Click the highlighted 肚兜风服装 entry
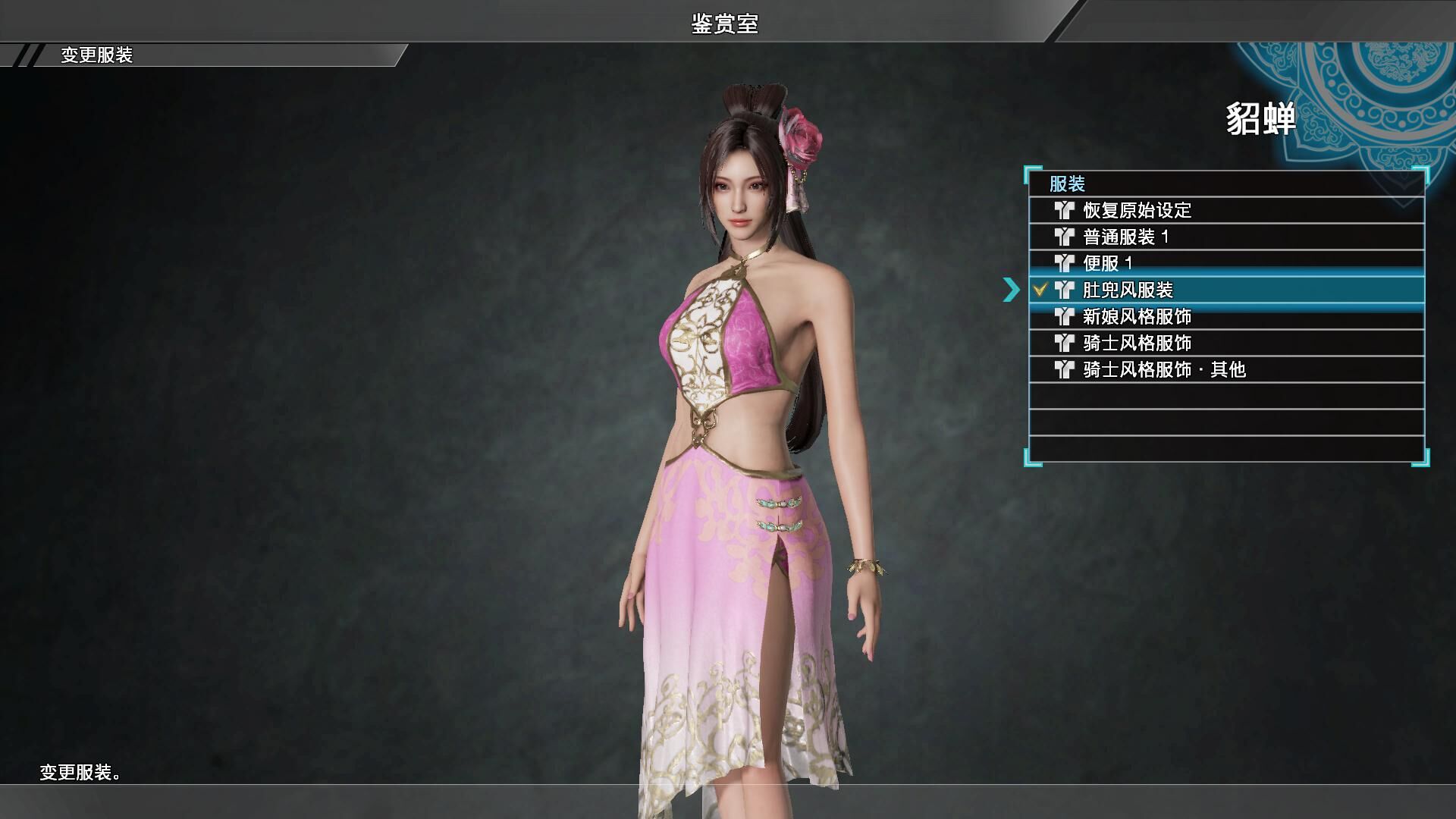 (x=1127, y=290)
